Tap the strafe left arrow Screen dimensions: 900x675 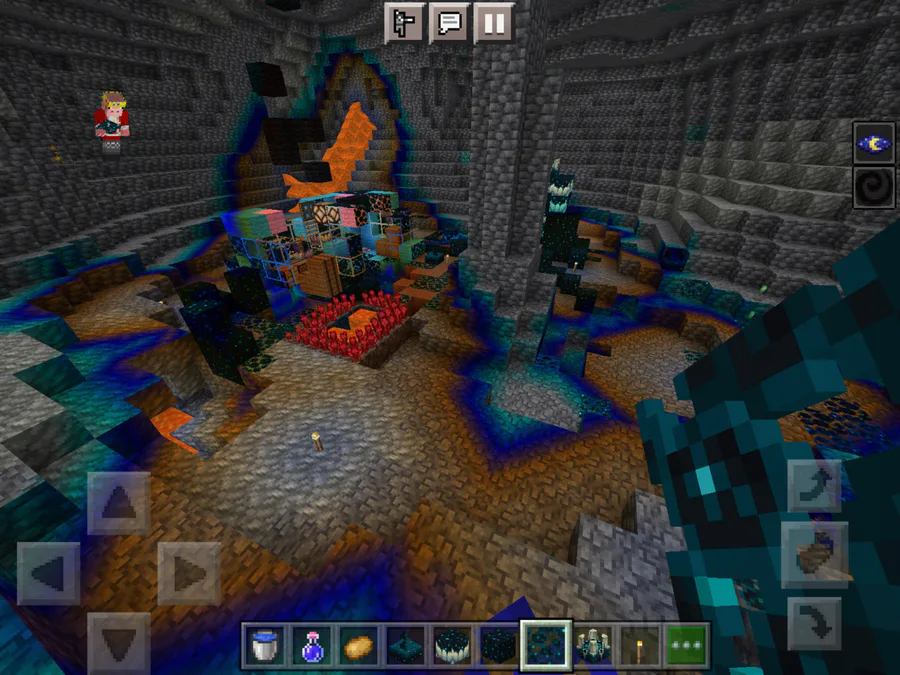49,573
